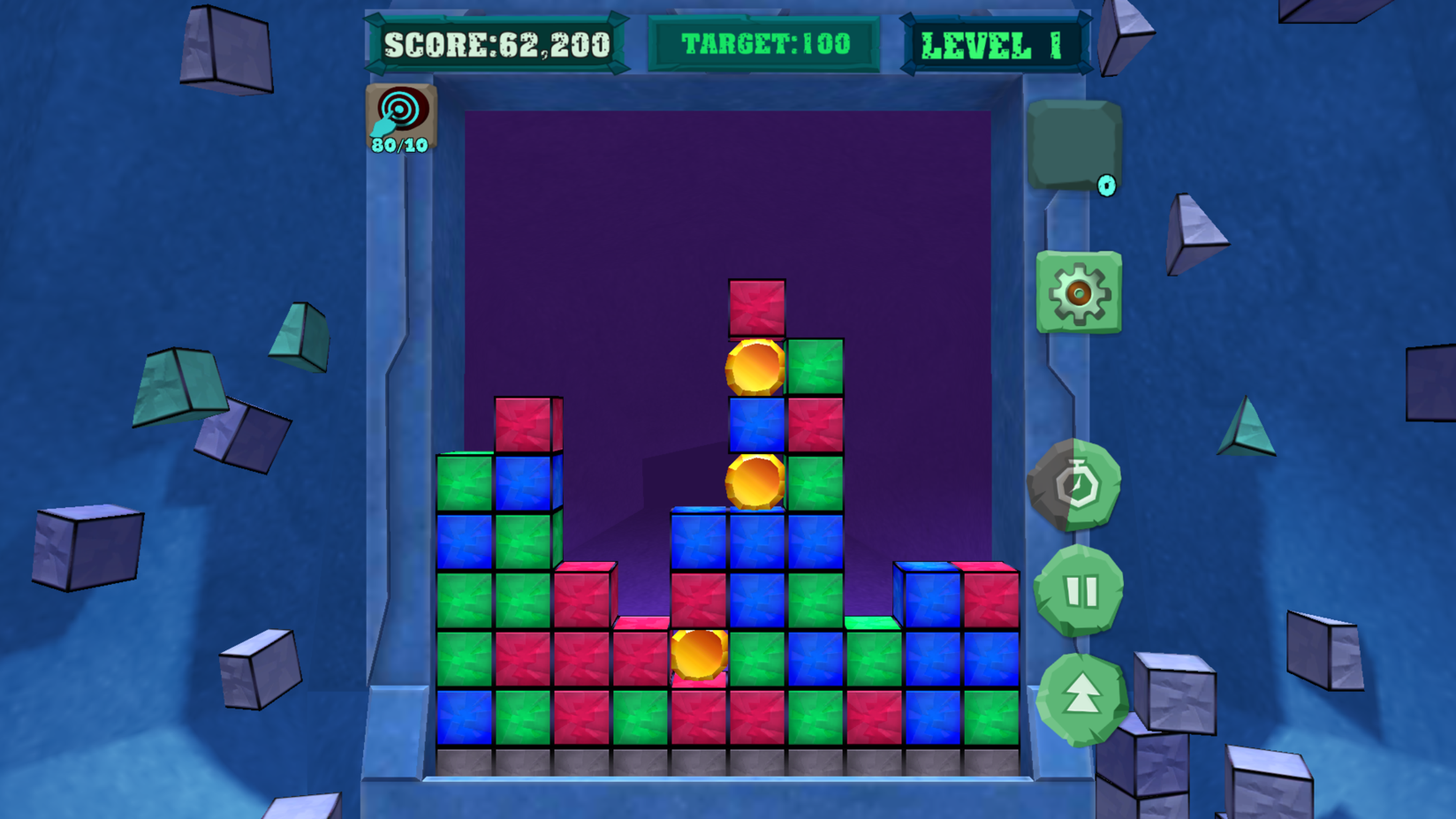This screenshot has width=1456, height=819.
Task: Pop the red block topping the tallest column
Action: pos(756,308)
